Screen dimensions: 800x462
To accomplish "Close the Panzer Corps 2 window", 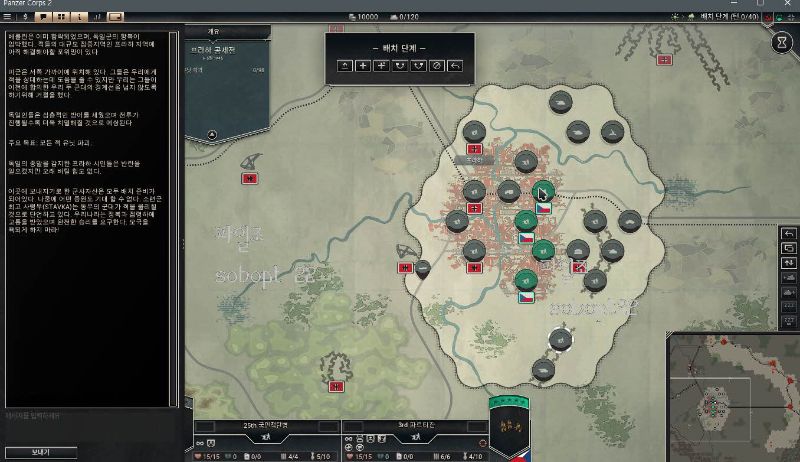I will [x=790, y=5].
